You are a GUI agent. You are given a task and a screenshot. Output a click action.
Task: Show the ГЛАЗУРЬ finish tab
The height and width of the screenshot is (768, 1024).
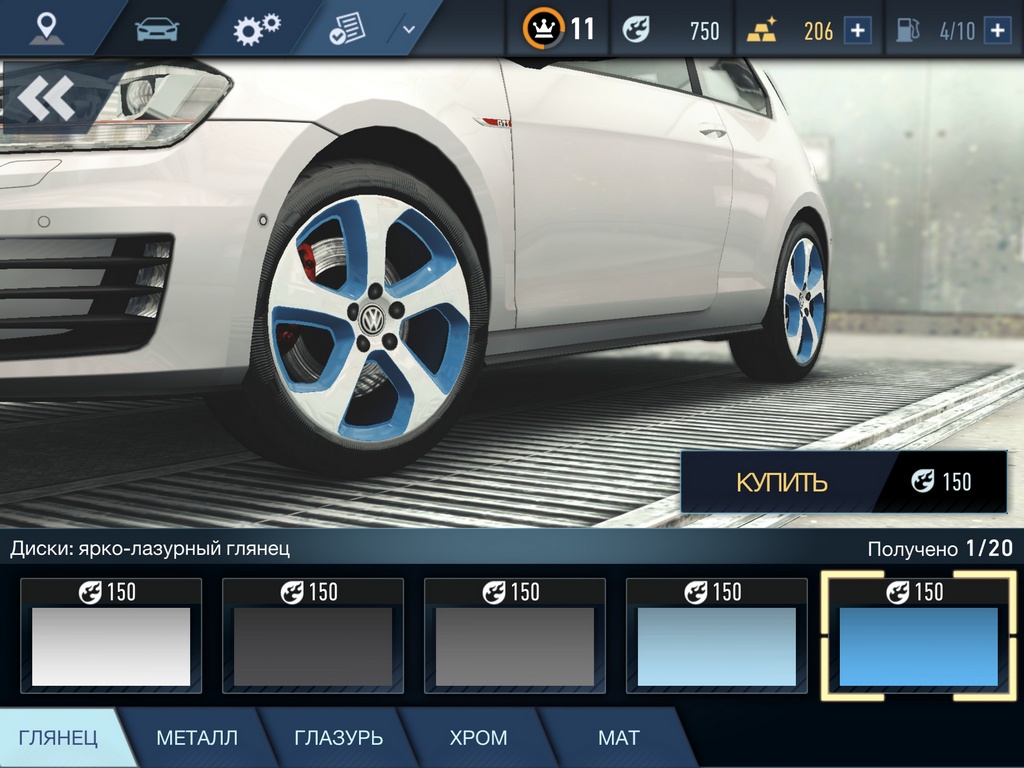(x=338, y=738)
